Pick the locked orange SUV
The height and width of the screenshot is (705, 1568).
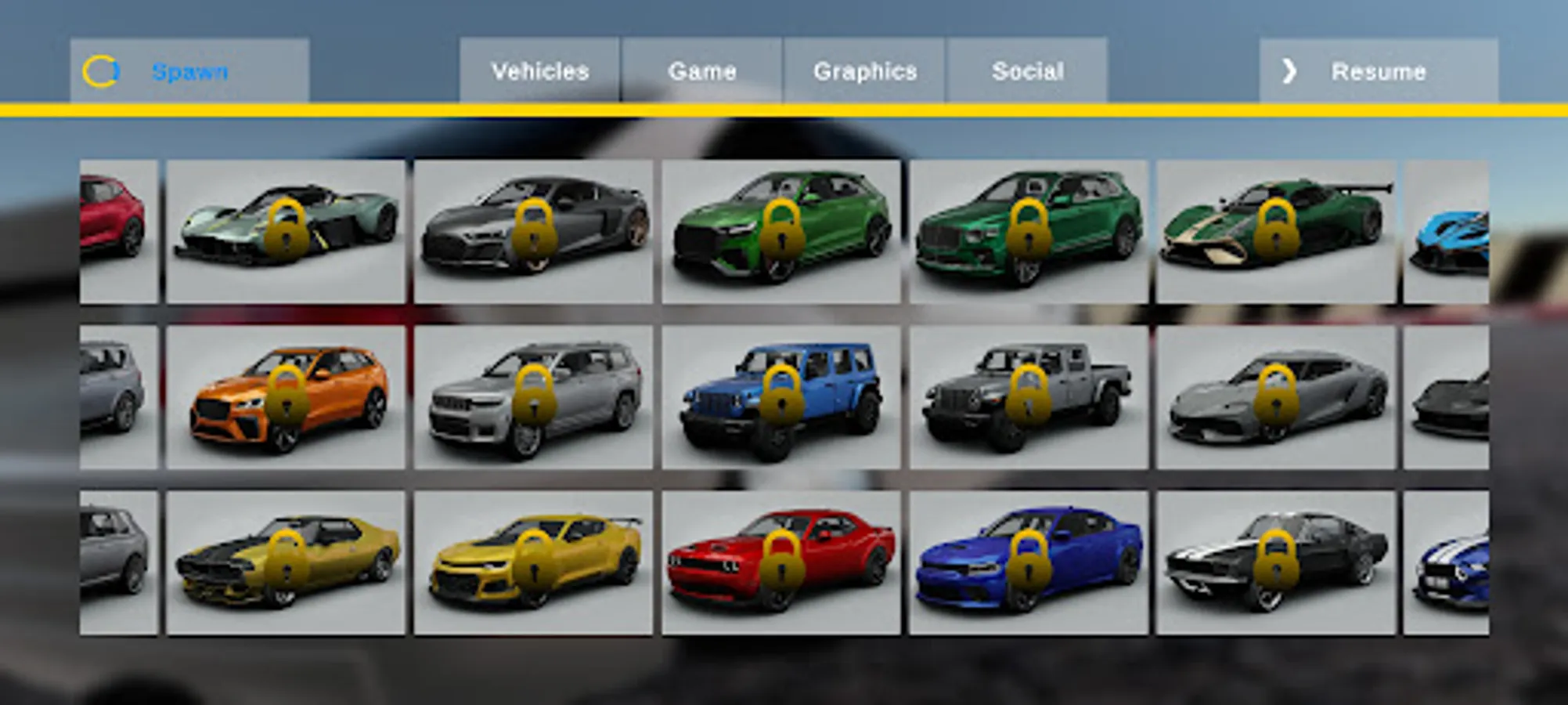pos(286,397)
